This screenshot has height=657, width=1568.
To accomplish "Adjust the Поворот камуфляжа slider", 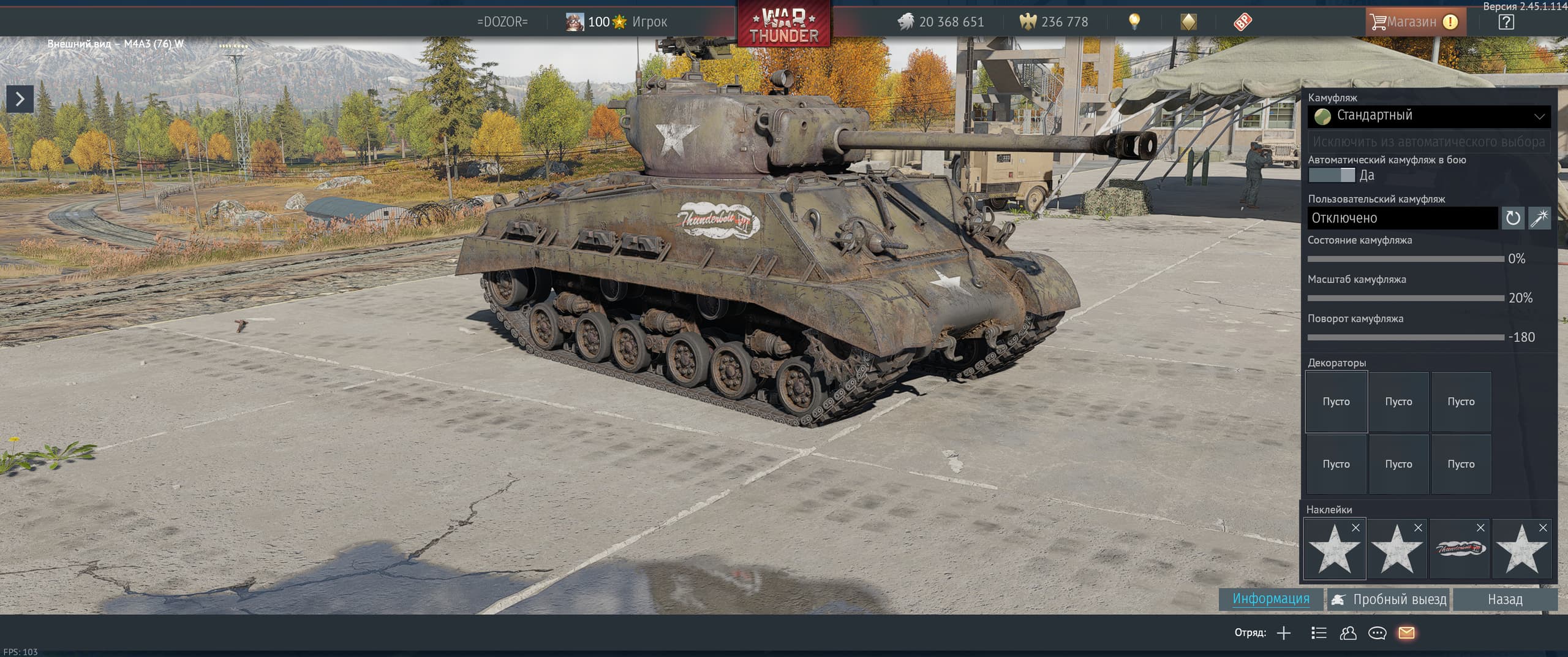I will 1406,338.
